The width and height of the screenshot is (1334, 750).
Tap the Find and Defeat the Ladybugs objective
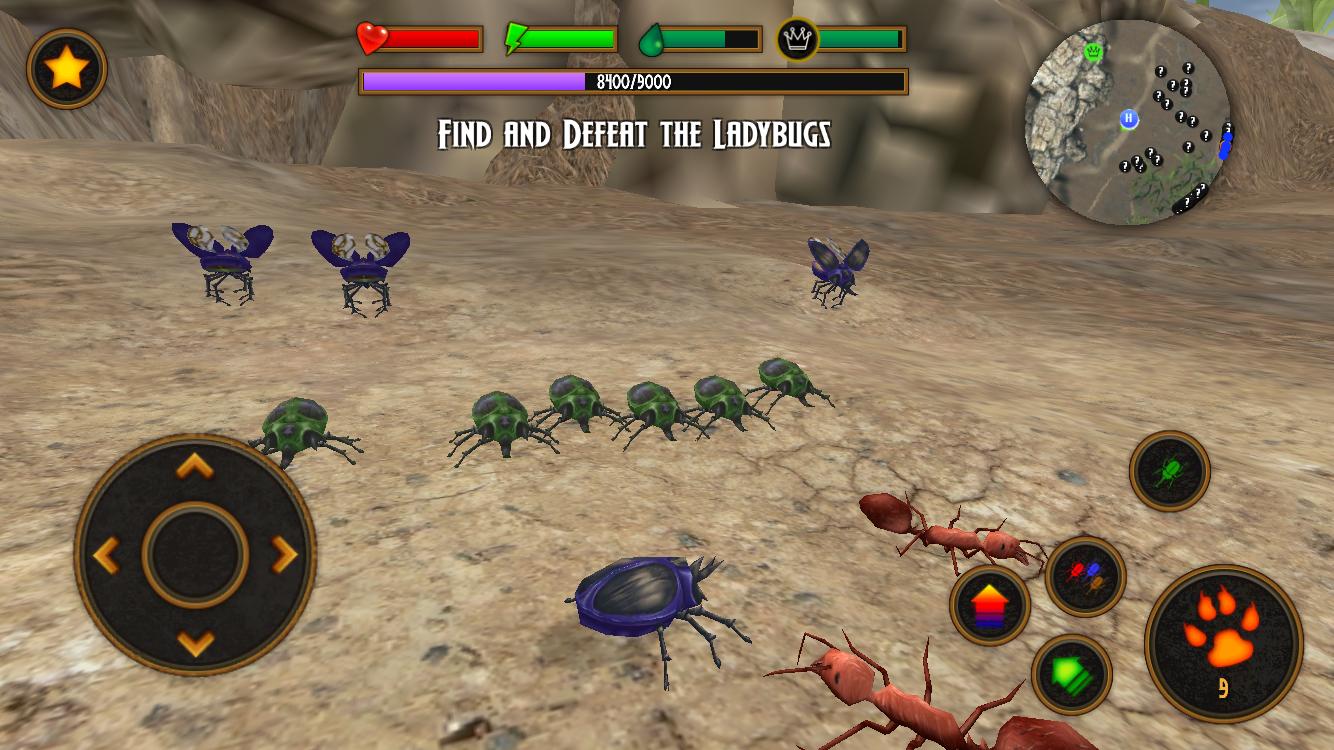634,131
